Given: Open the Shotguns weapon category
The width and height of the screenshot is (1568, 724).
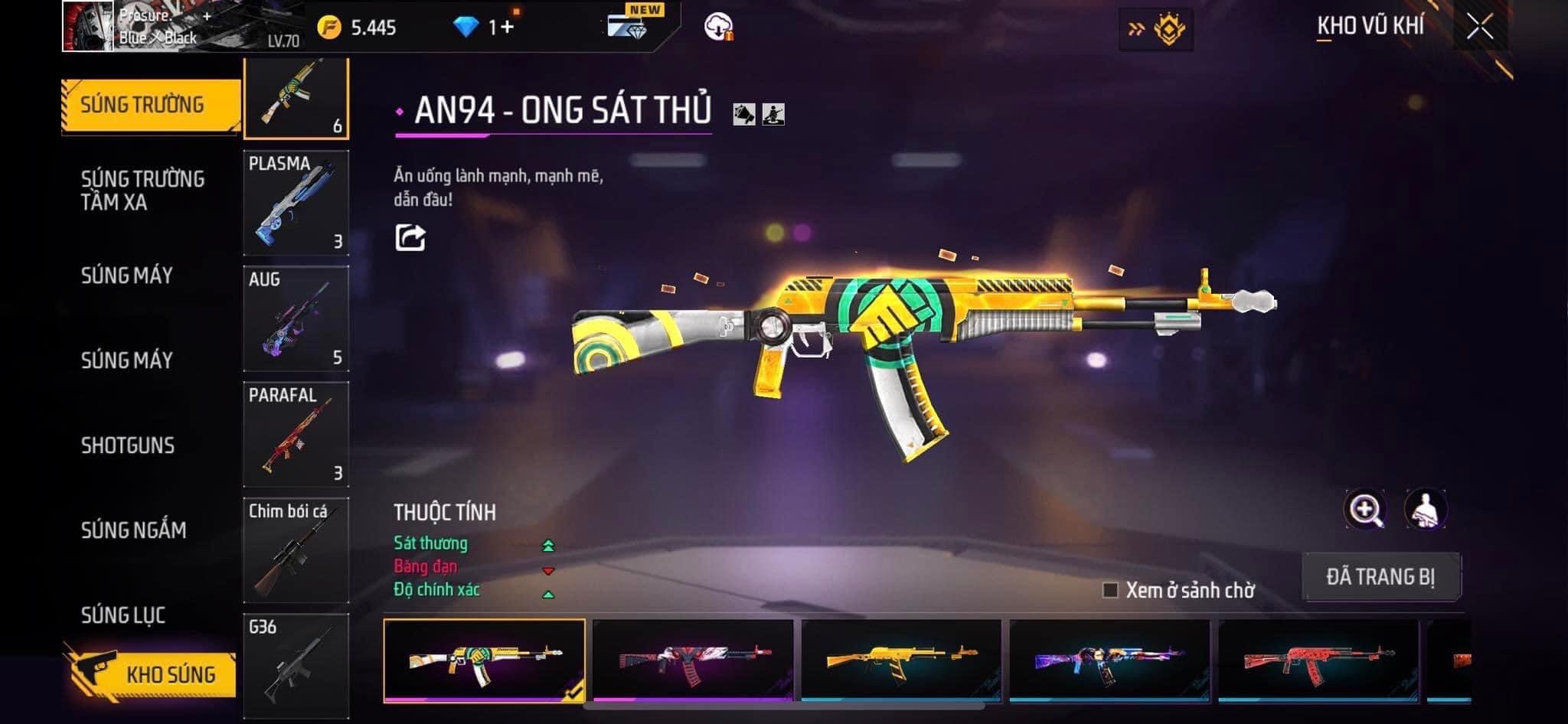Looking at the screenshot, I should click(128, 445).
